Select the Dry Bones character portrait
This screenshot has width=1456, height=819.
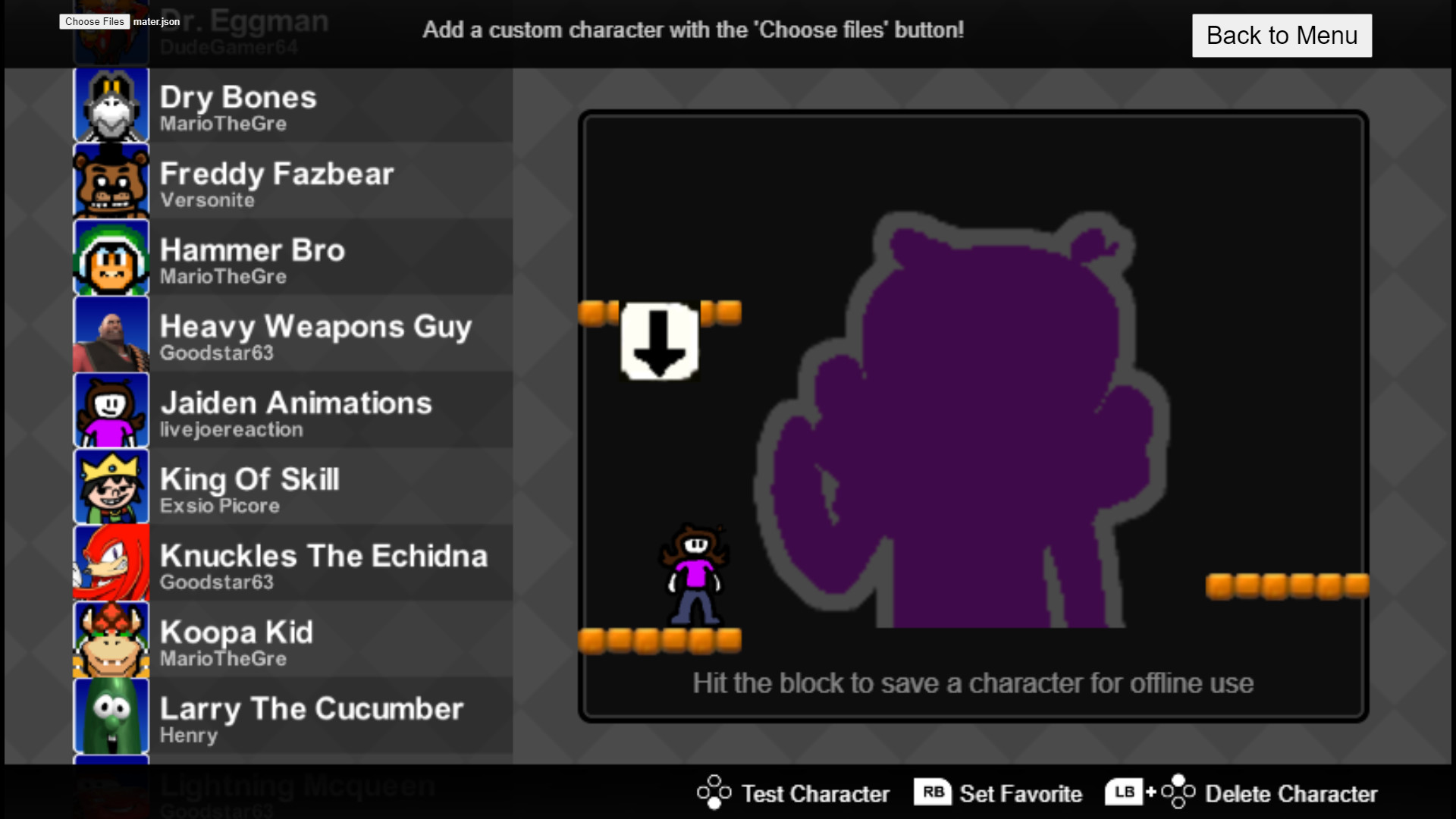(111, 105)
